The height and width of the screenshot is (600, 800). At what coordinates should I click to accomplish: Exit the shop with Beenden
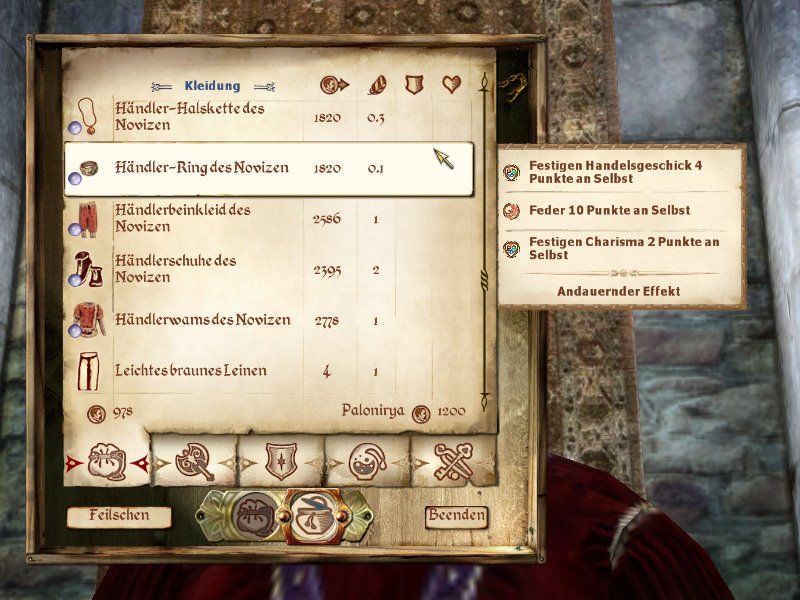(x=456, y=516)
